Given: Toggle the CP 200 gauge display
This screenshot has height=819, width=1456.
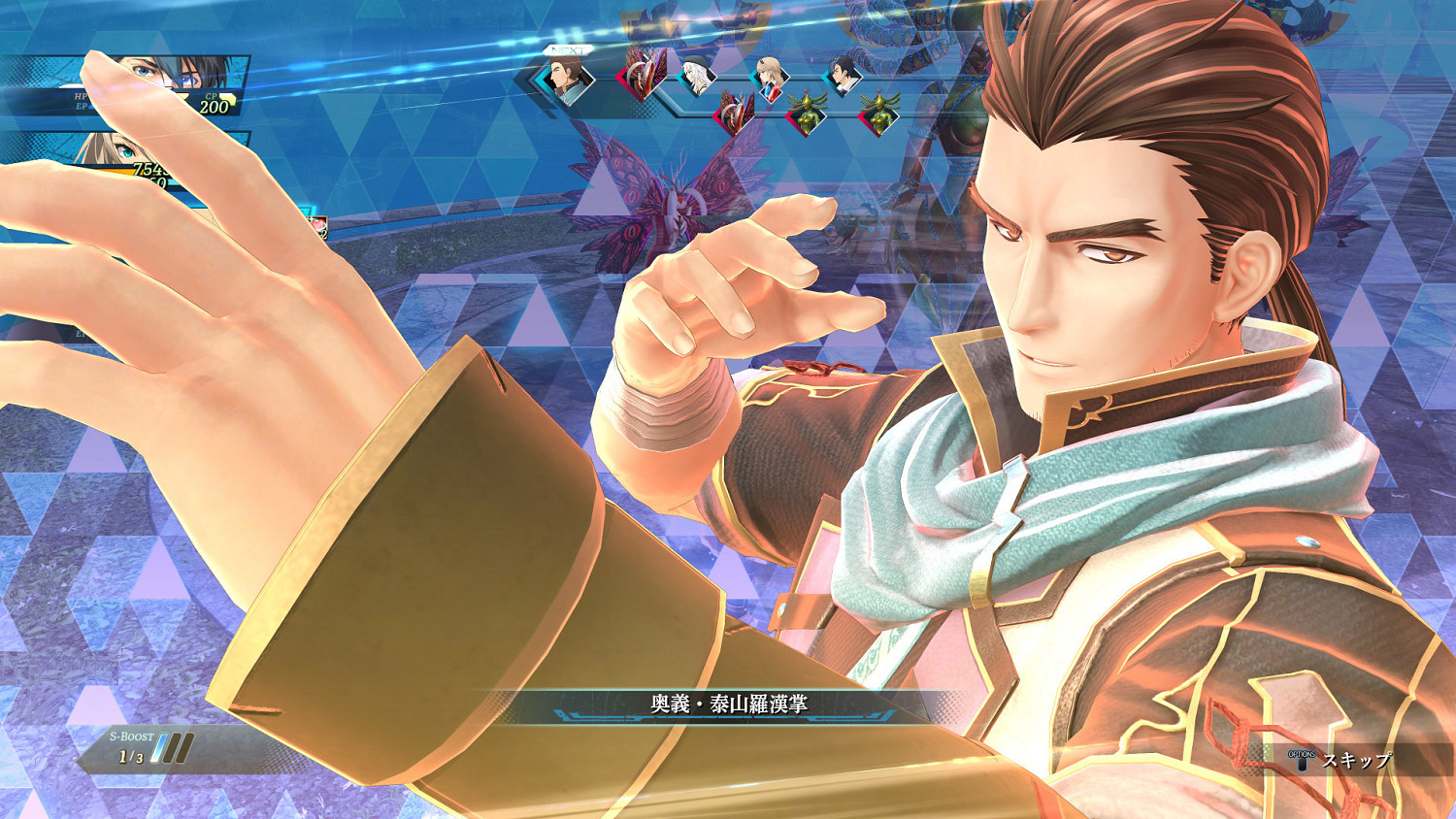Looking at the screenshot, I should coord(215,104).
